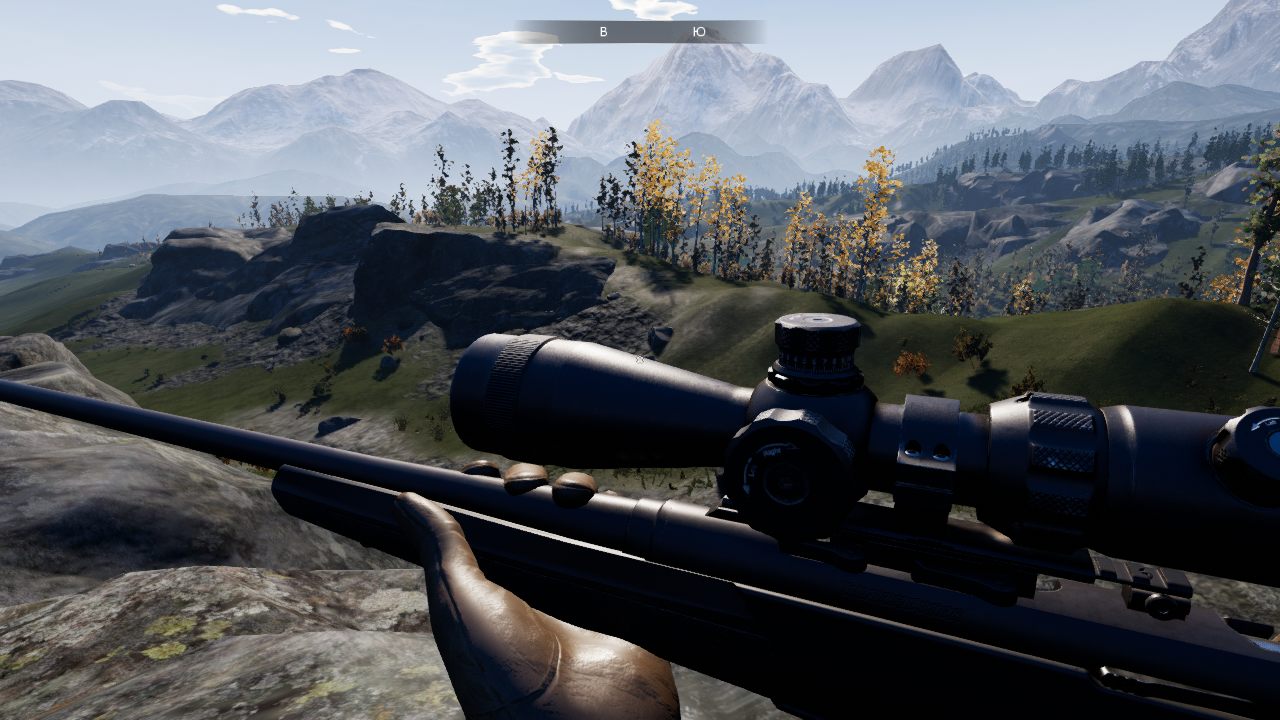This screenshot has height=720, width=1280.
Task: Click the compass strip showing В and Ю
Action: click(x=640, y=32)
